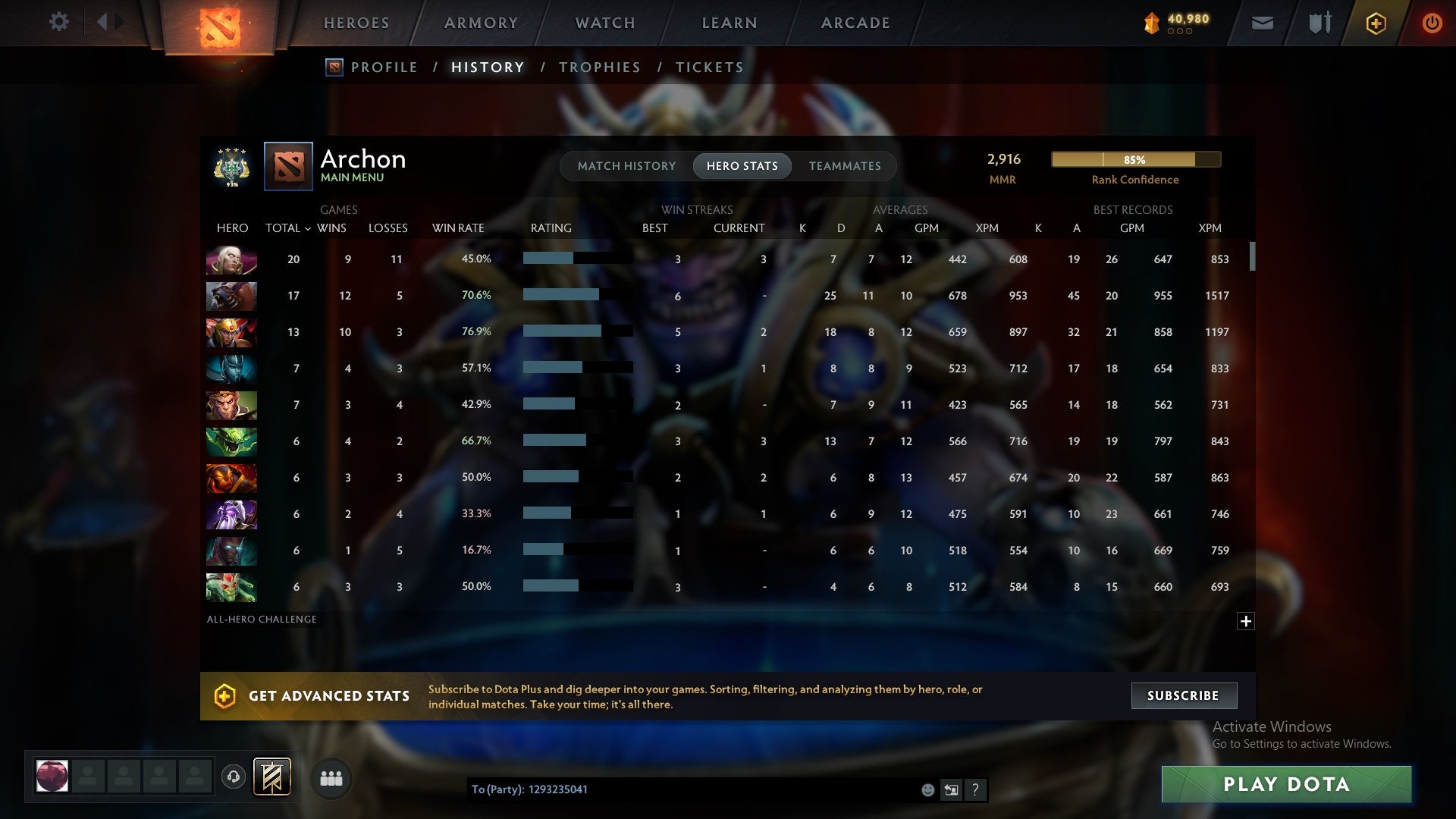Select ARCADE from the top menu
The width and height of the screenshot is (1456, 819).
tap(854, 23)
